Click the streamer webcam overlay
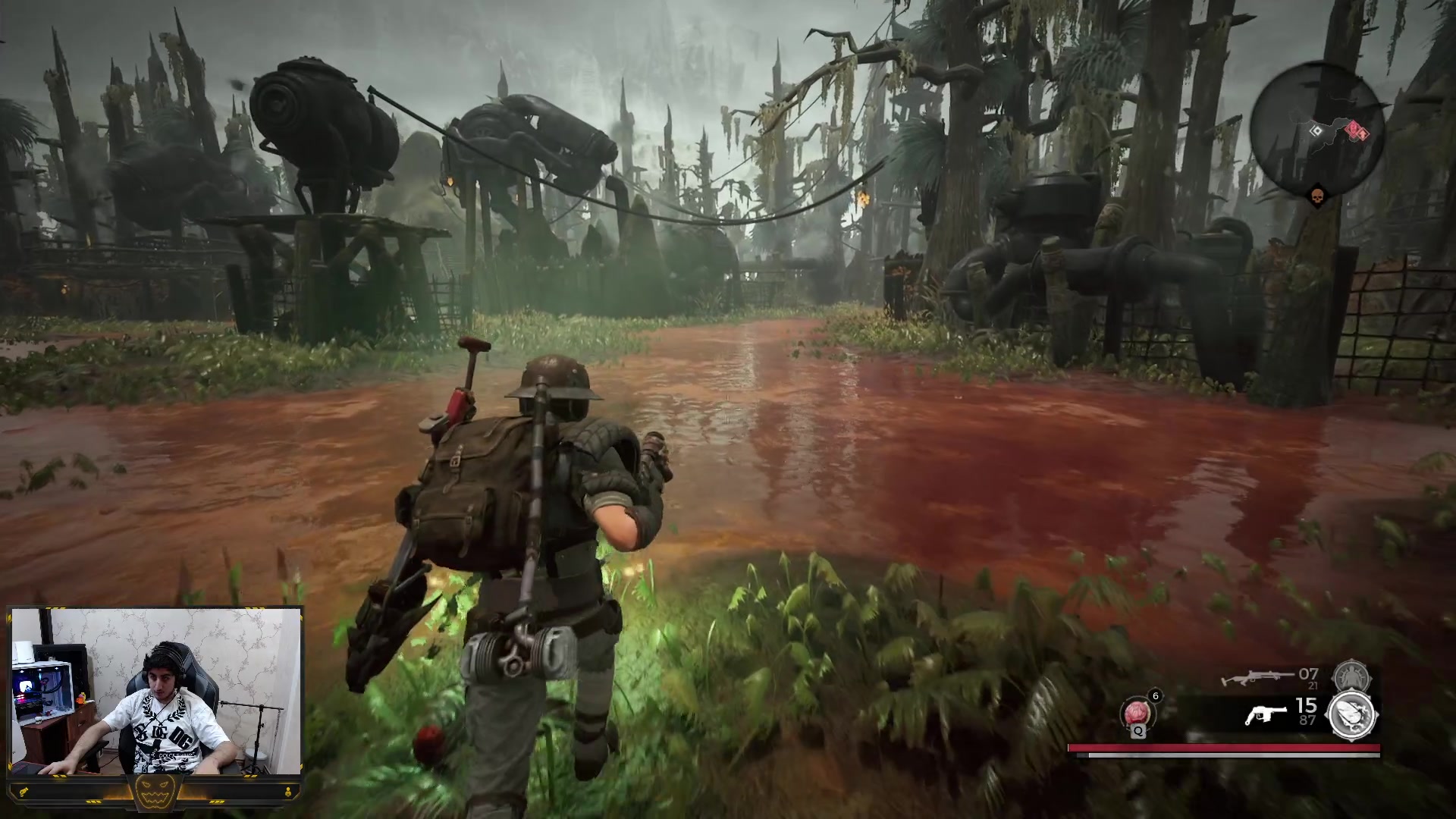Image resolution: width=1456 pixels, height=819 pixels. click(156, 690)
